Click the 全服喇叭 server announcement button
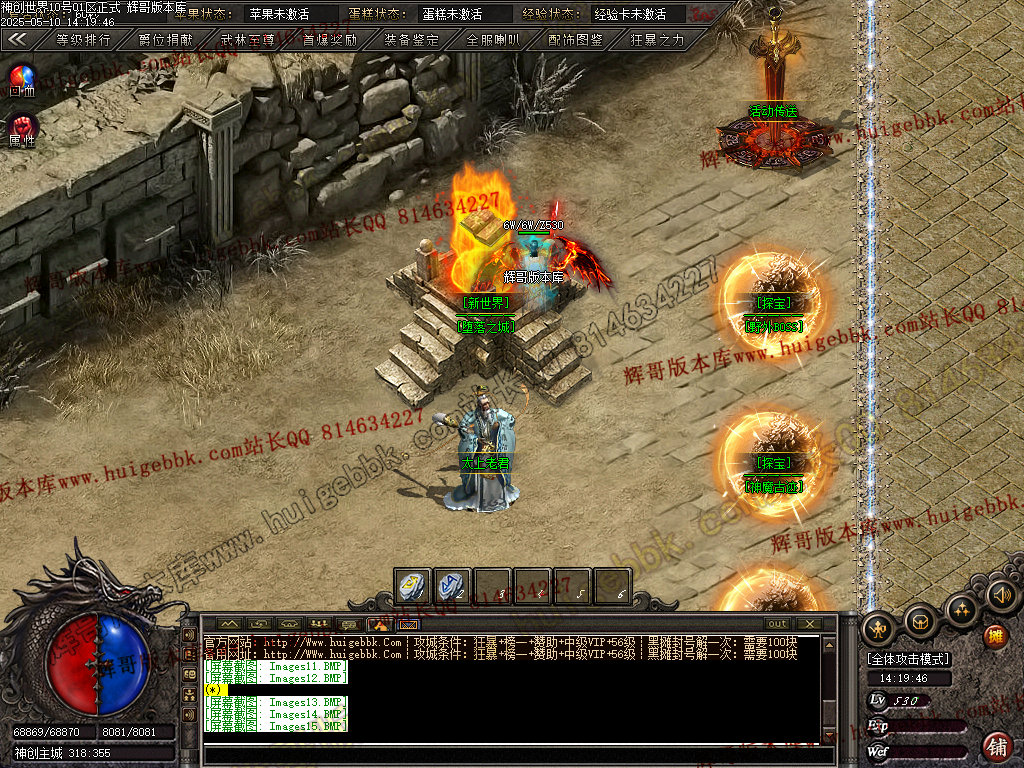The width and height of the screenshot is (1024, 768). 493,40
